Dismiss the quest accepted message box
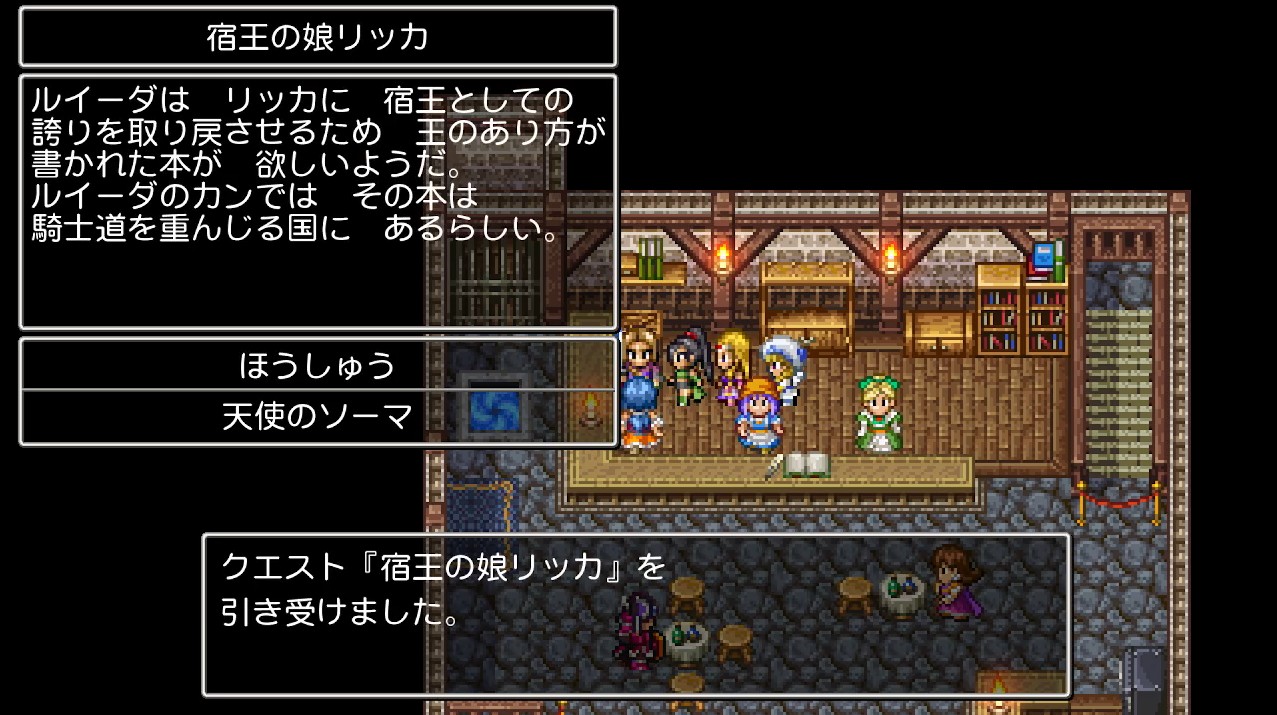The image size is (1277, 715). tap(635, 613)
